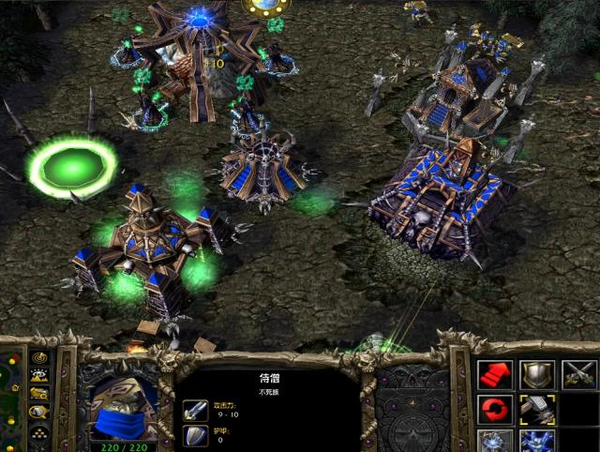Click the minimap signal ping button

pyautogui.click(x=39, y=357)
